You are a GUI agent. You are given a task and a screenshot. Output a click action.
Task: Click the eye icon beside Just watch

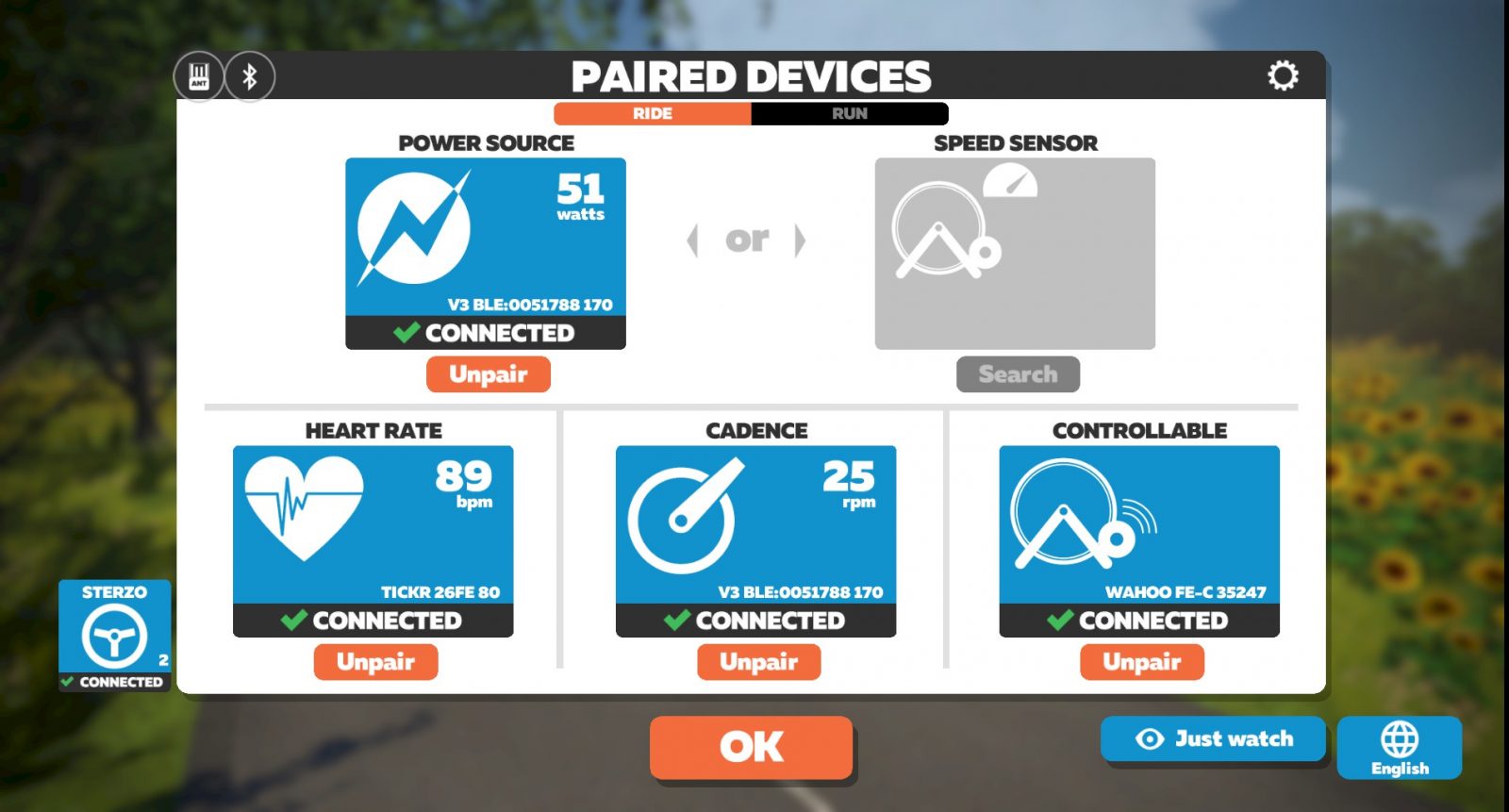pos(1148,739)
